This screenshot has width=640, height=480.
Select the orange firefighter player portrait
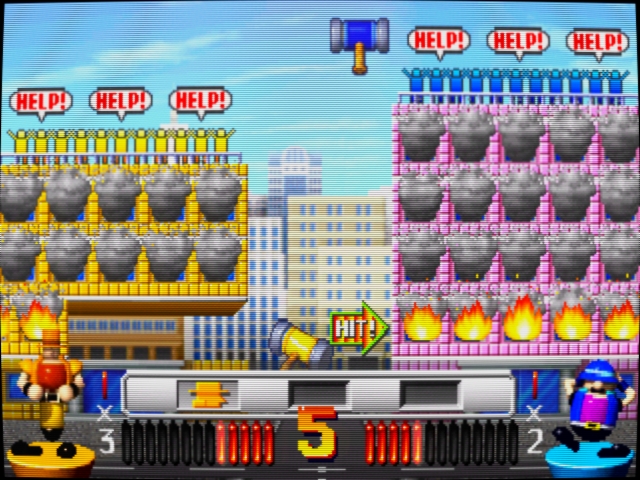pyautogui.click(x=50, y=393)
